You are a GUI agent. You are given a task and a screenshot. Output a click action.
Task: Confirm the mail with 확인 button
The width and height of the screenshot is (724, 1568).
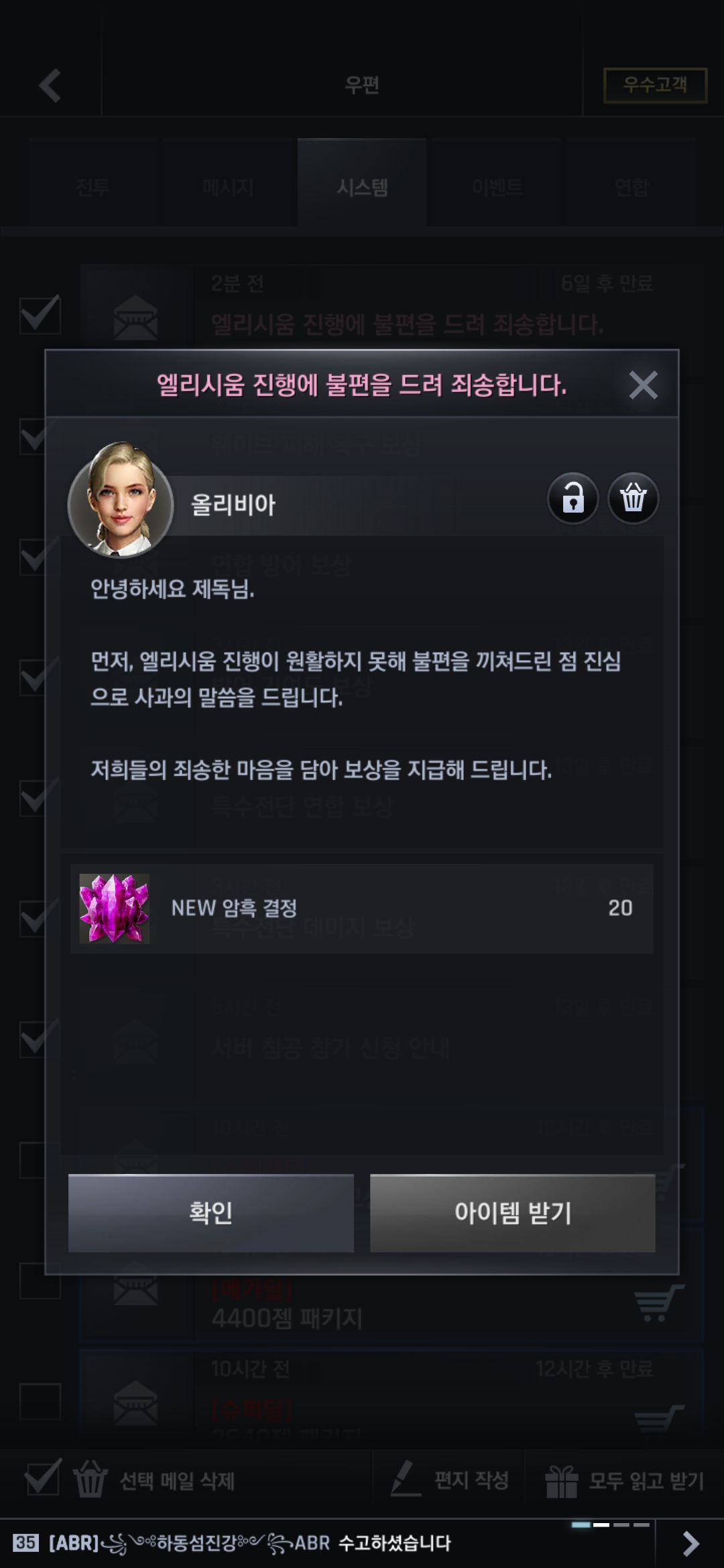click(210, 1213)
